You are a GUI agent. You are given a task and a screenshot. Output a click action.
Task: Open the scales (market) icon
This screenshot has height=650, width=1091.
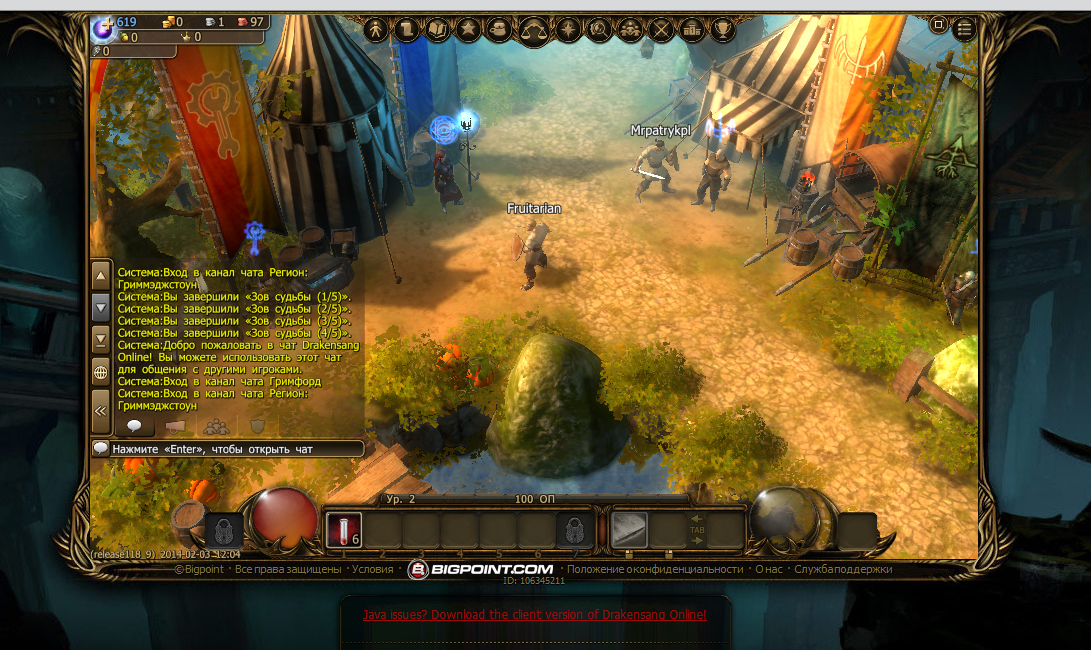click(x=535, y=30)
